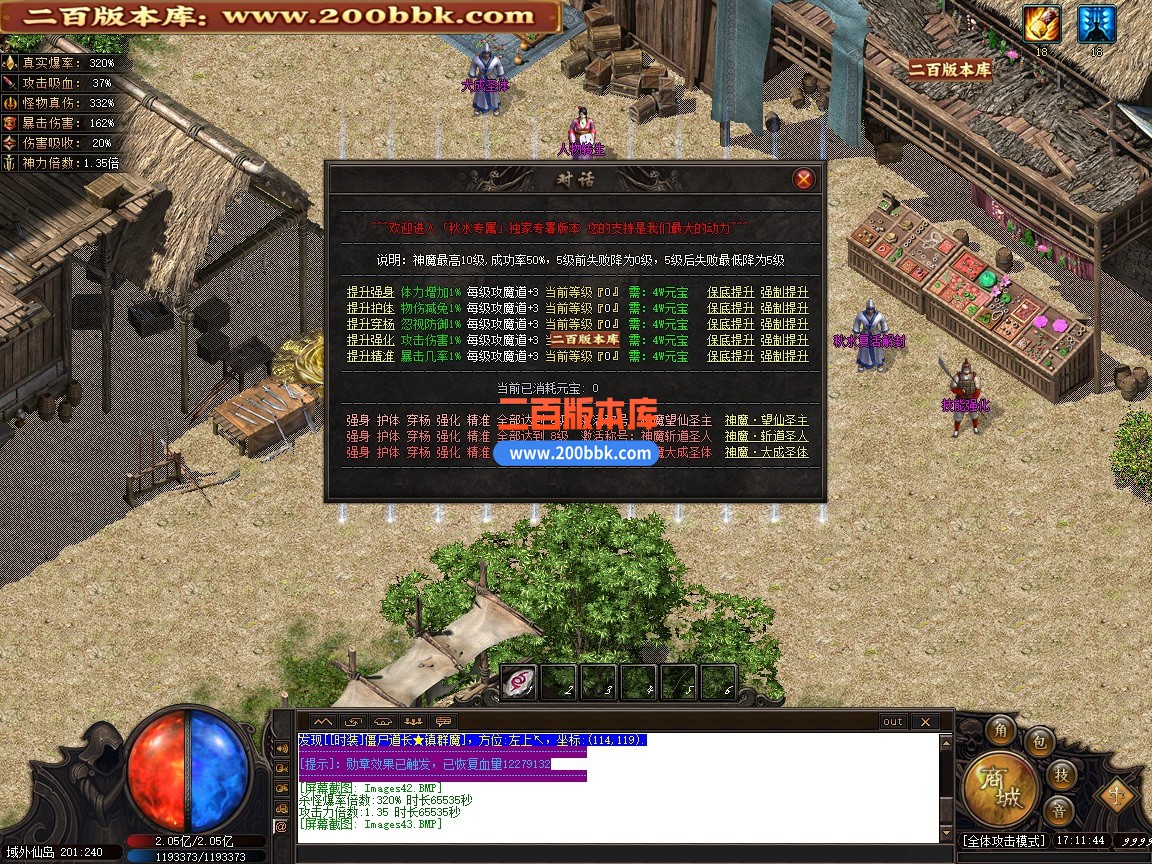Click the golden flame buff icon
Image resolution: width=1152 pixels, height=864 pixels.
[1042, 25]
